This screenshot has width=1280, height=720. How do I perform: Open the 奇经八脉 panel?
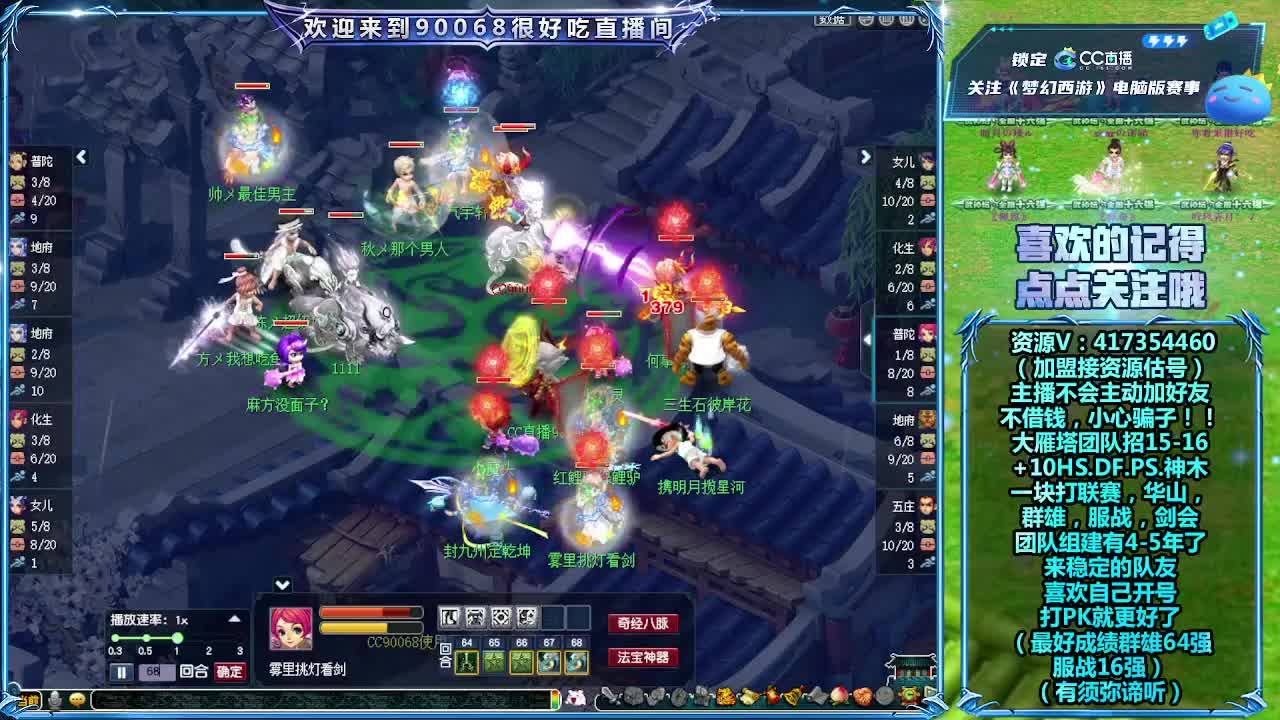click(642, 621)
